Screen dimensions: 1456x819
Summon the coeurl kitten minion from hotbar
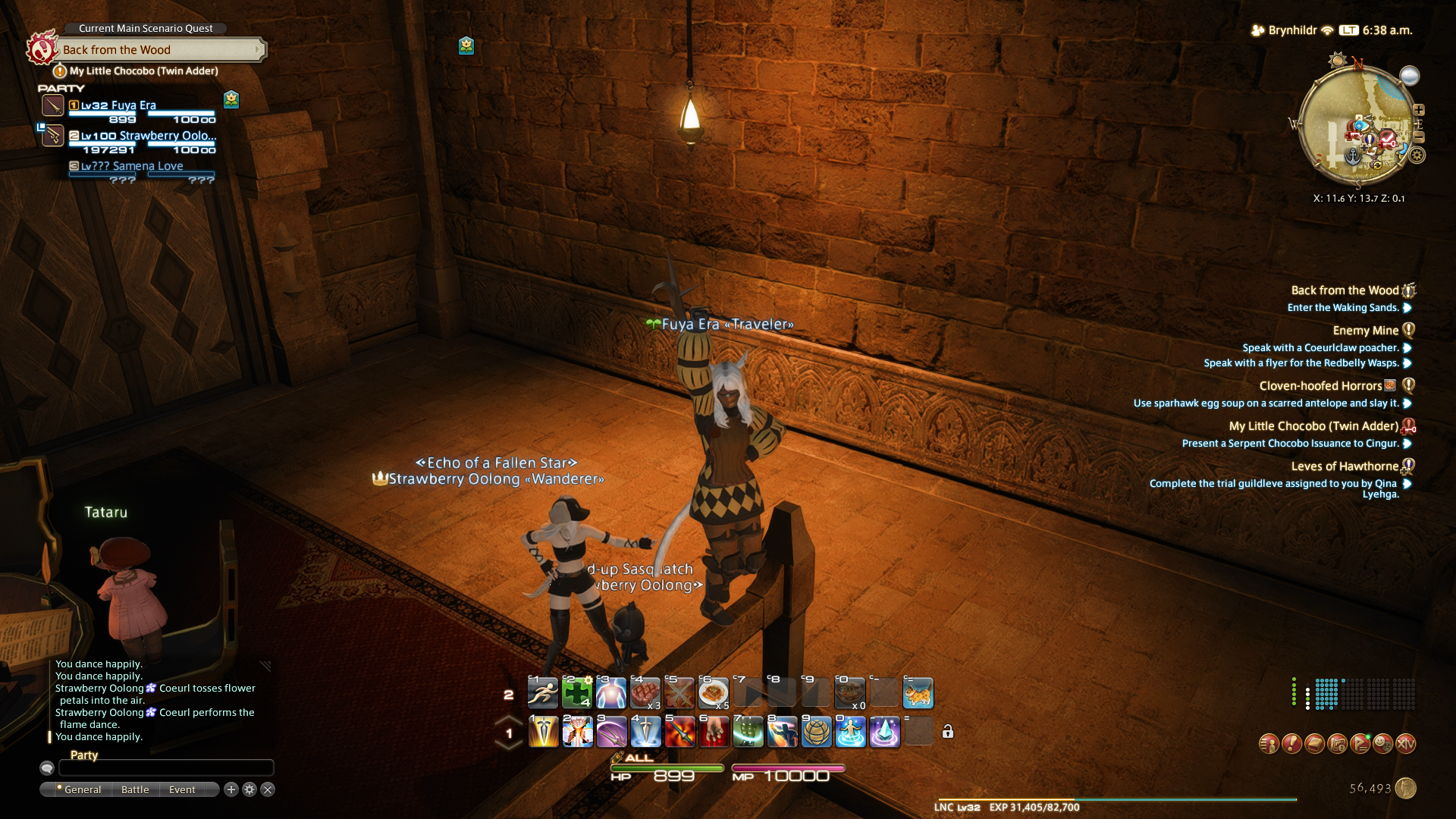click(918, 693)
